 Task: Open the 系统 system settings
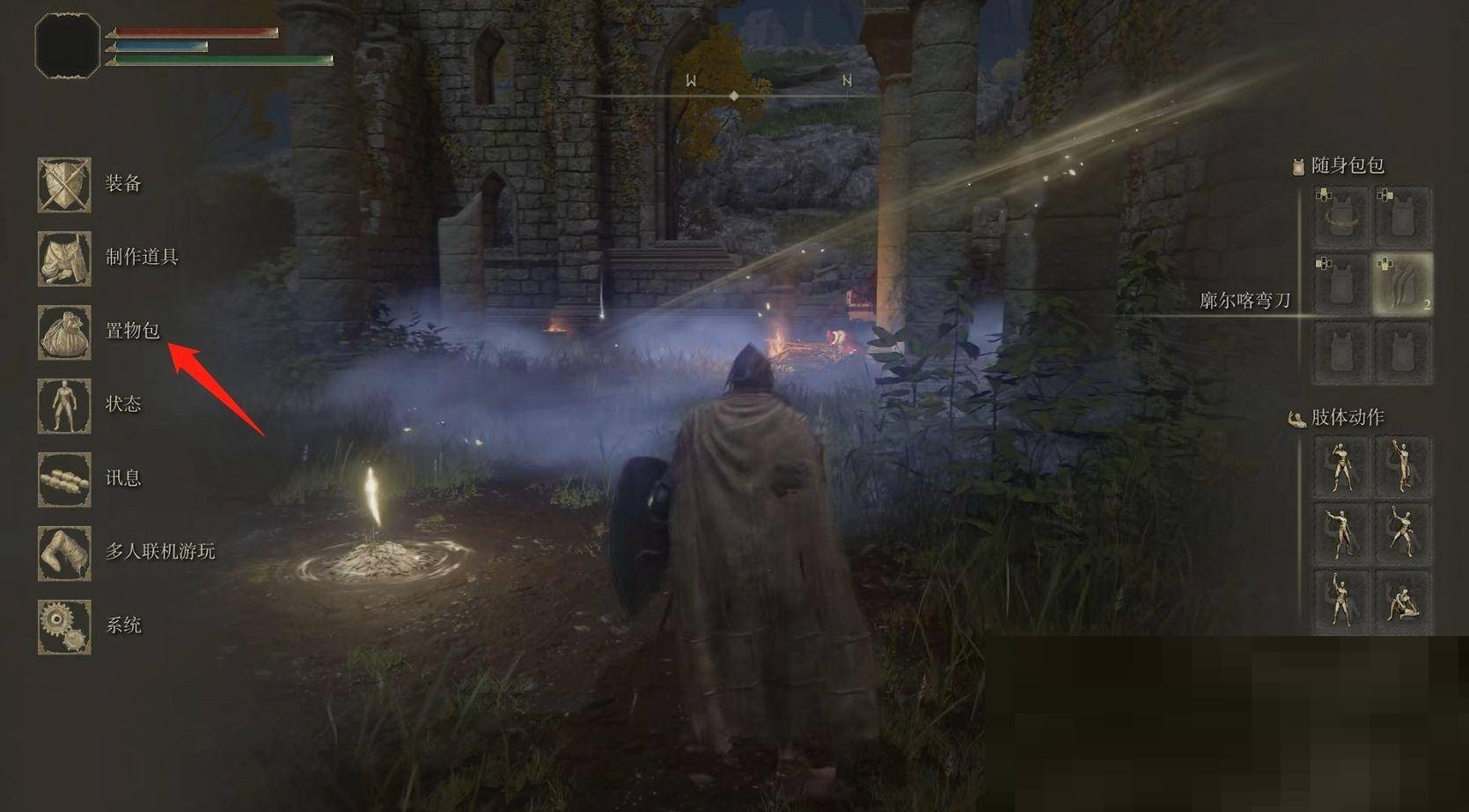click(64, 626)
